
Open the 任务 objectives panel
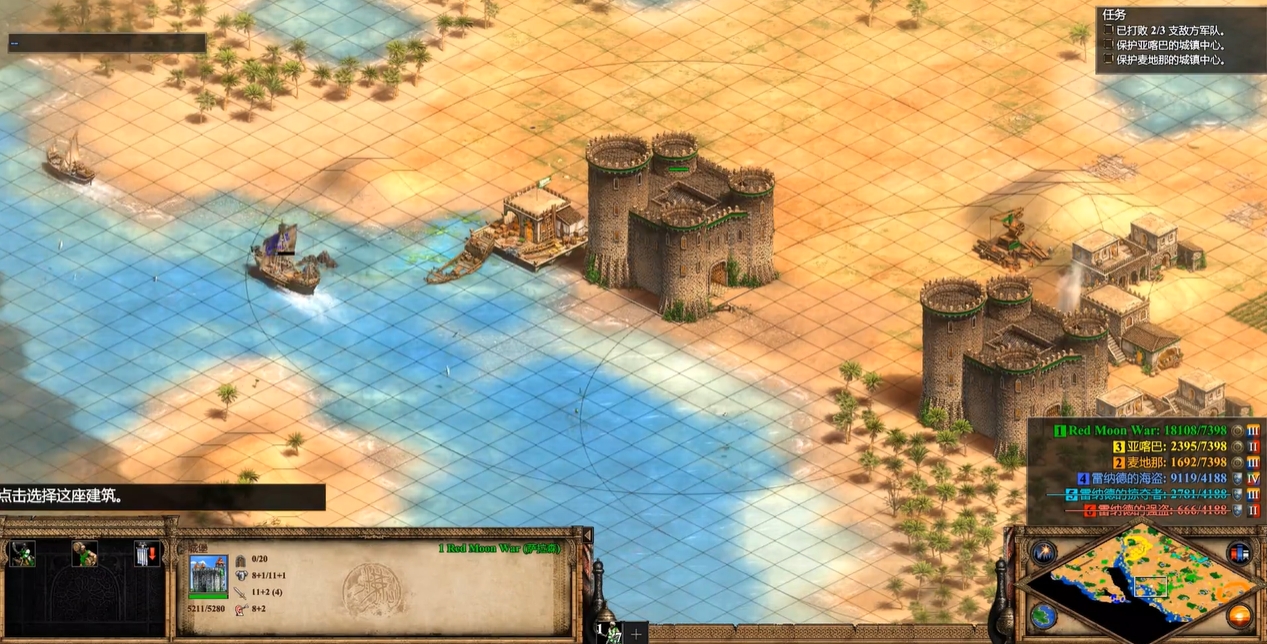(x=1114, y=15)
